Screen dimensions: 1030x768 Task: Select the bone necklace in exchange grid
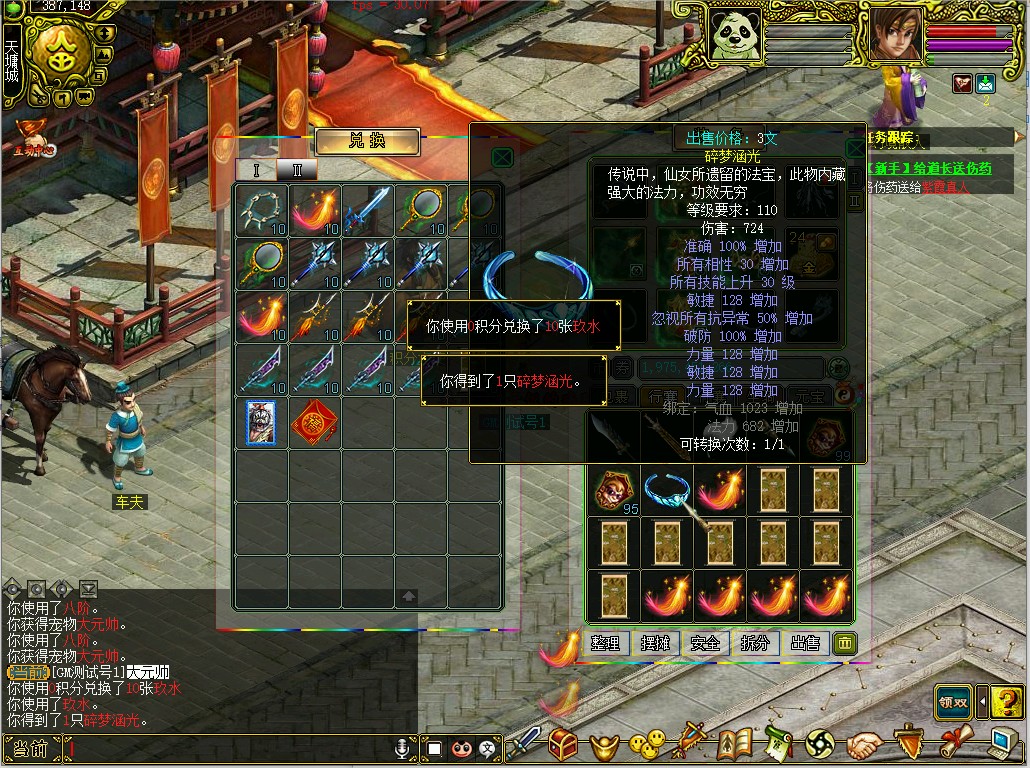pos(260,209)
